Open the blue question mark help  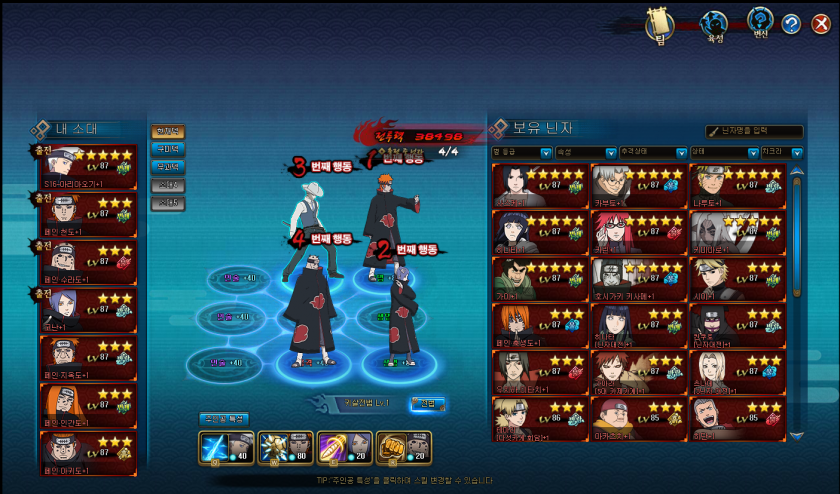pos(790,25)
